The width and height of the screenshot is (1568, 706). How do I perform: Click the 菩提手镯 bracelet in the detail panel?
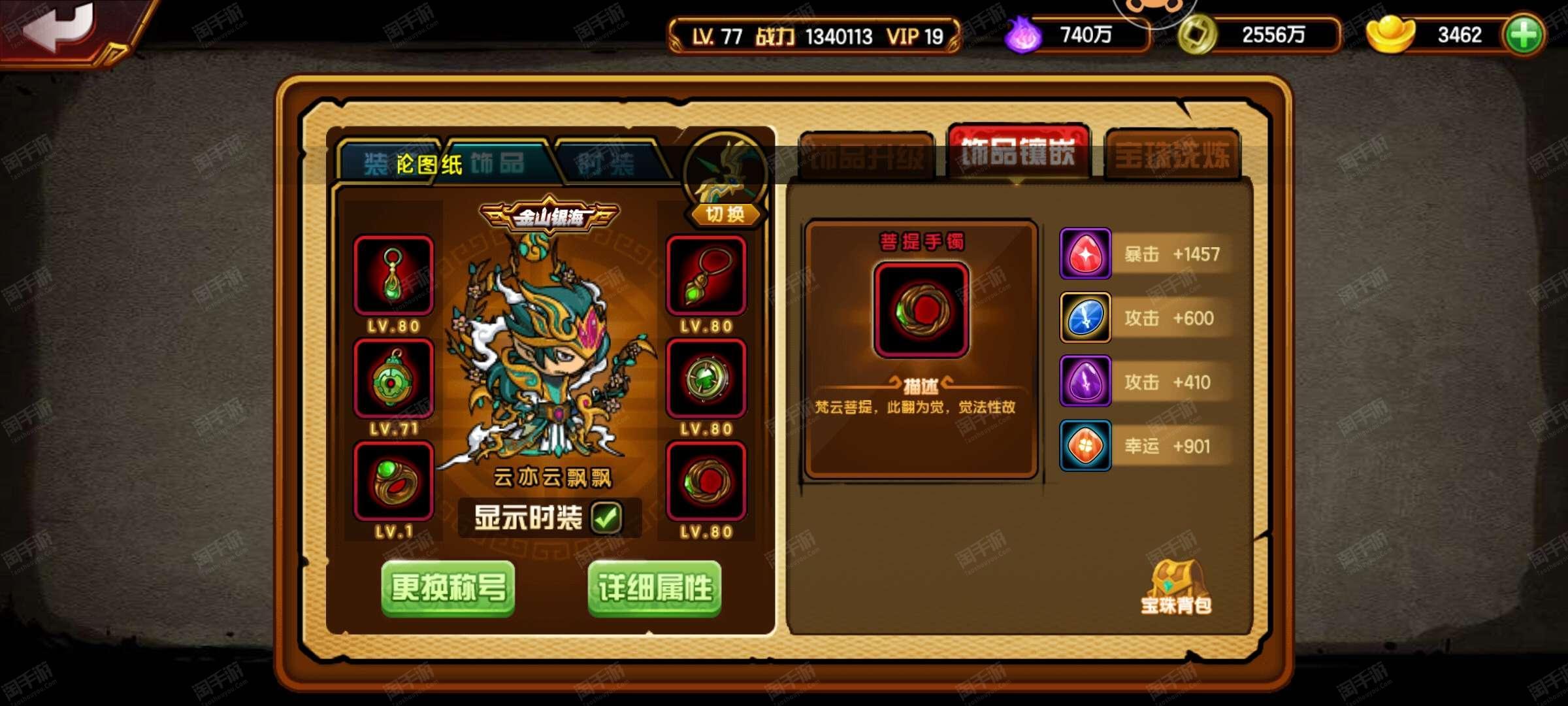pyautogui.click(x=921, y=310)
